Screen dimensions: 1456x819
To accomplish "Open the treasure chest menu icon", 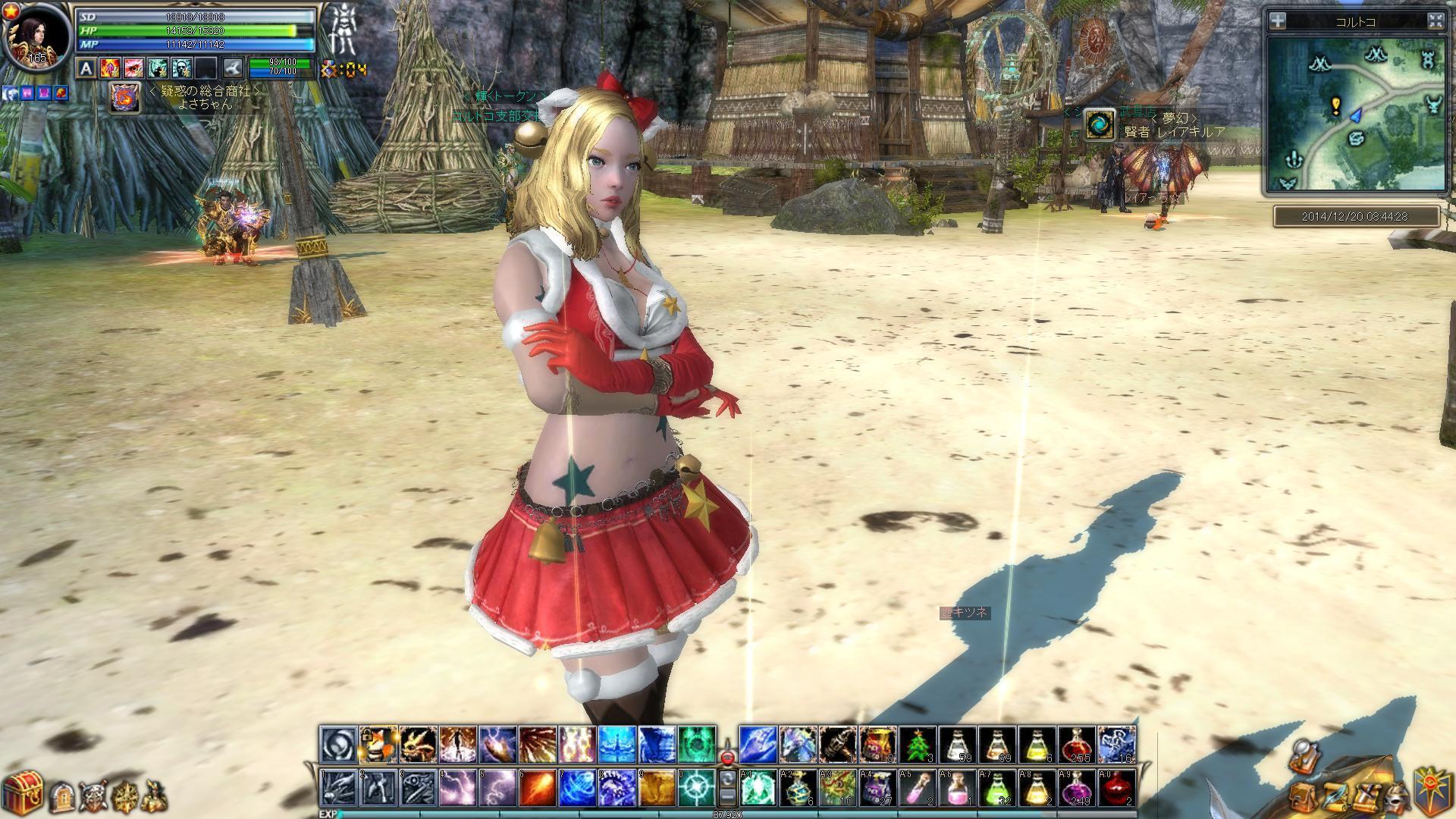I will 21,793.
